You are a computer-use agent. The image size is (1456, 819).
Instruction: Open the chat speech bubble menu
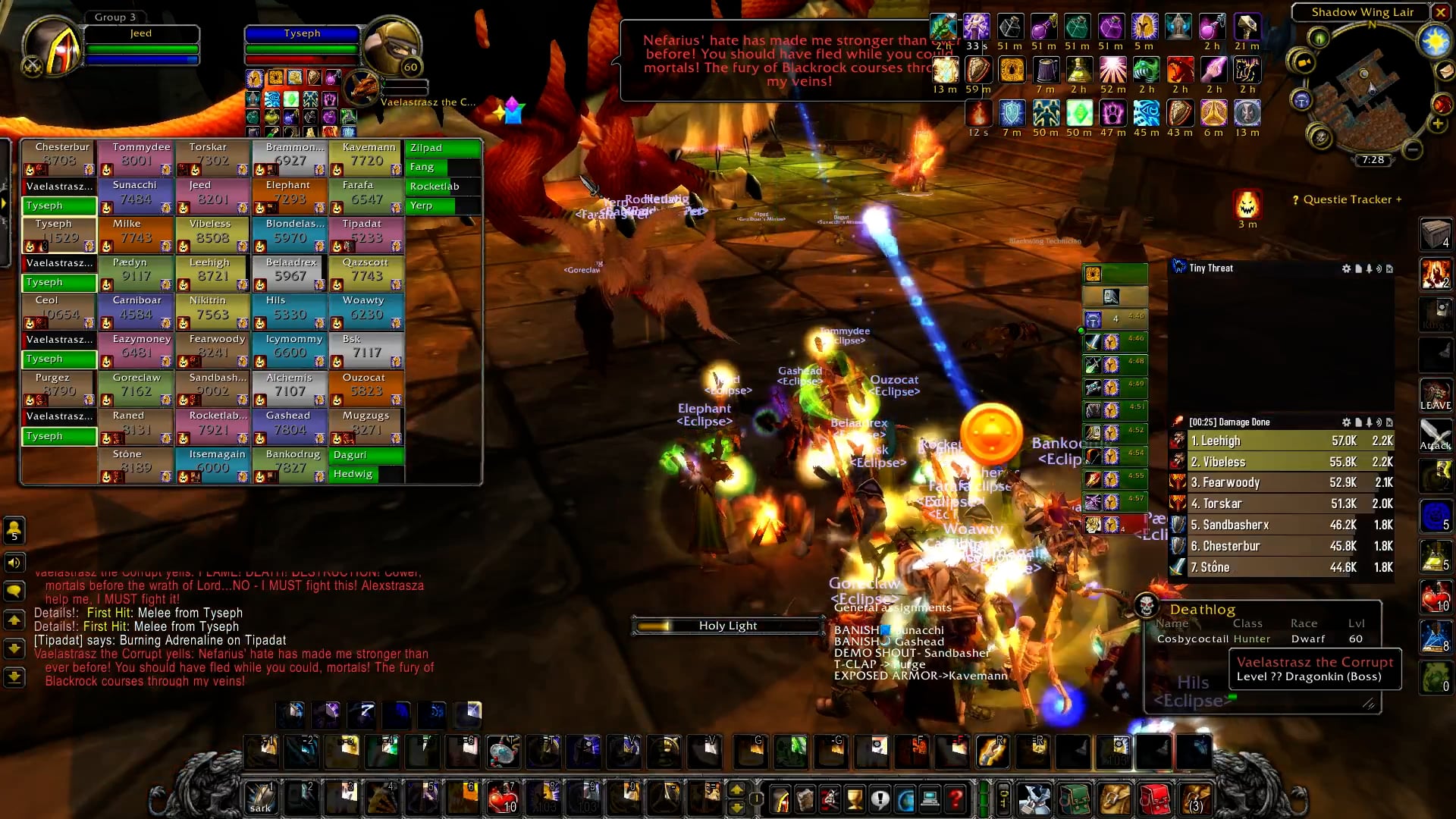[x=14, y=591]
